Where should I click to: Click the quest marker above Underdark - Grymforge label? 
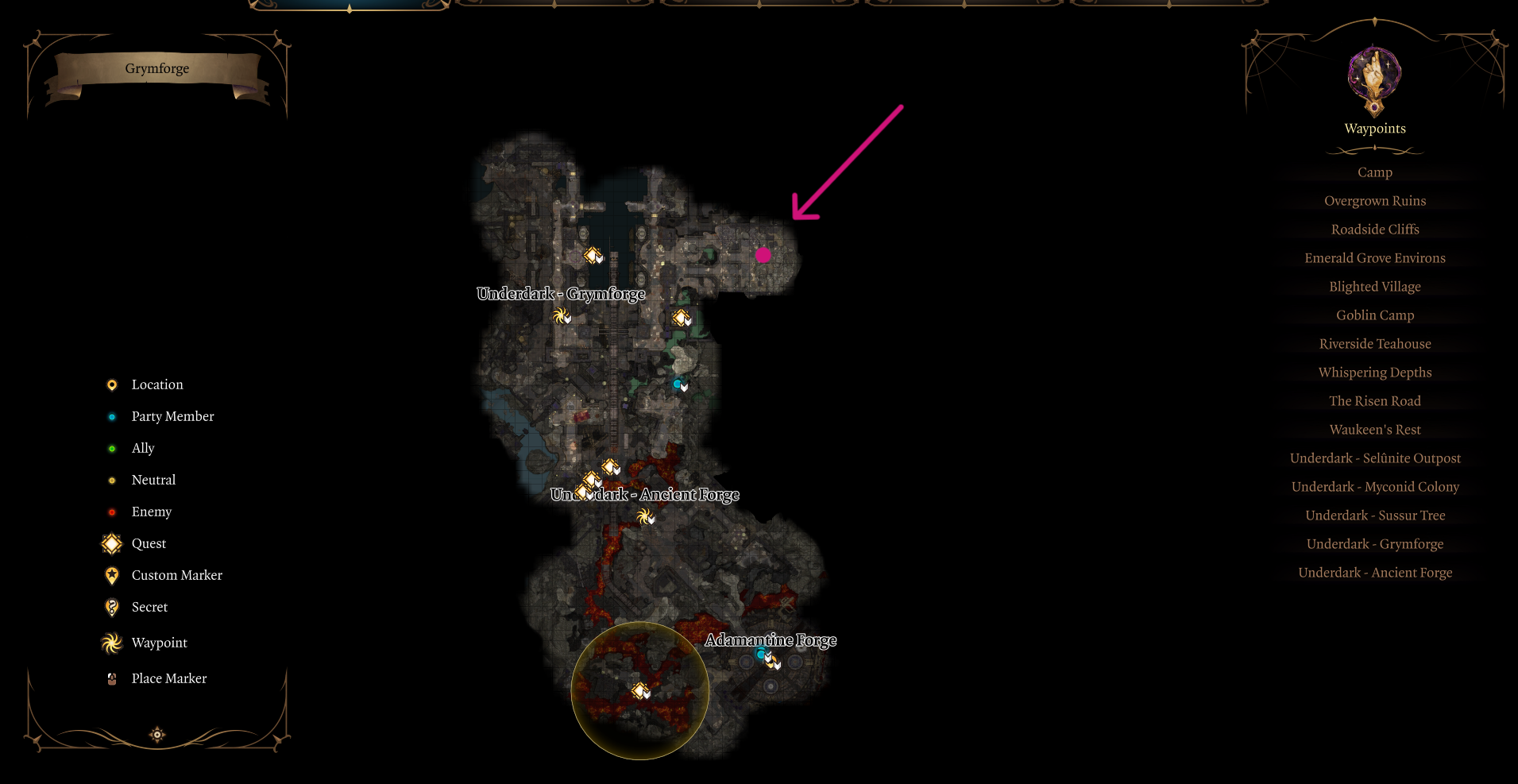tap(593, 255)
